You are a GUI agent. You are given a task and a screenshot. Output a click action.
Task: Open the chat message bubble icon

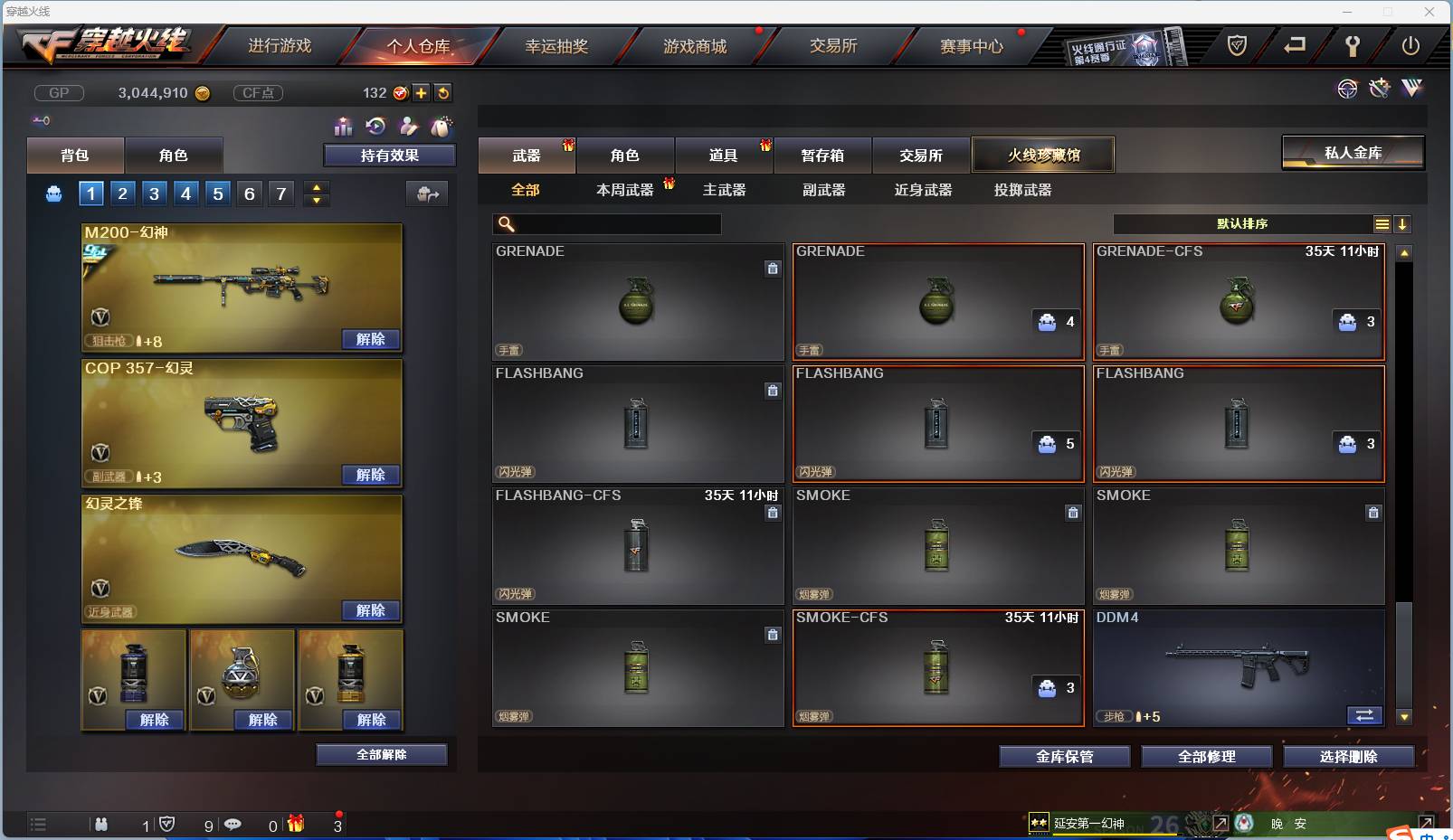pyautogui.click(x=233, y=825)
